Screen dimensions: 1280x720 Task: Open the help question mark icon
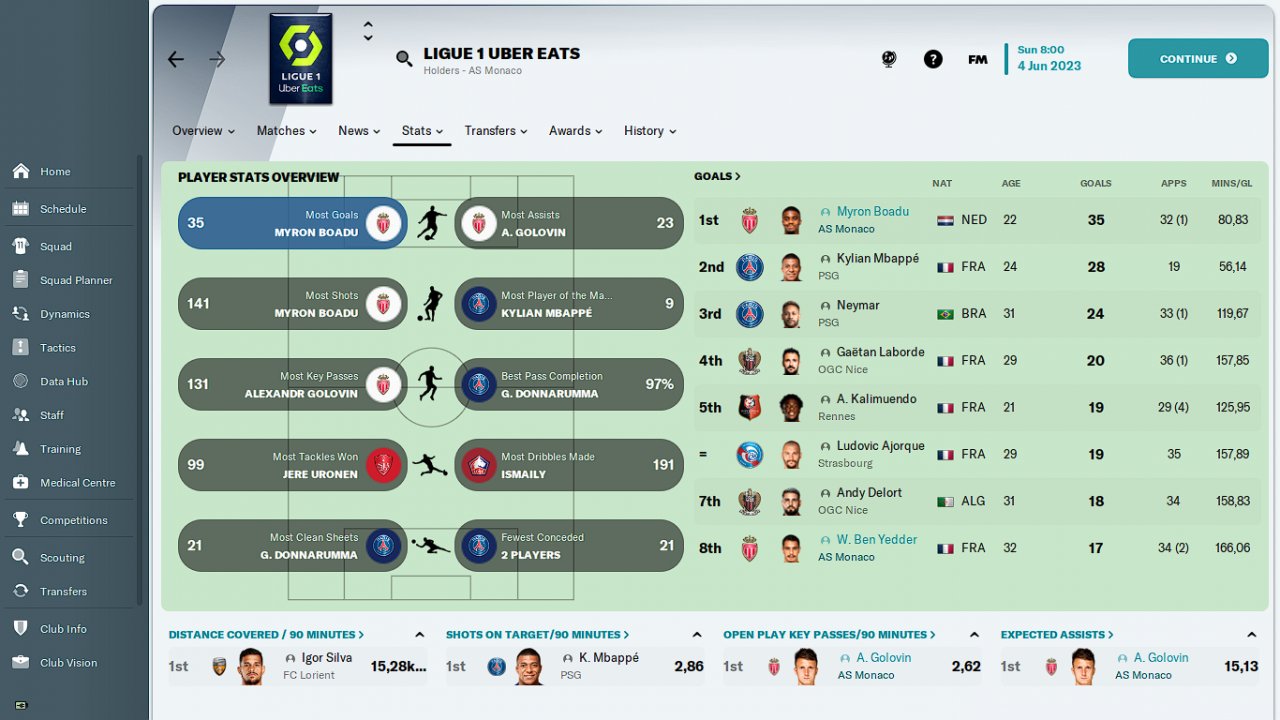pyautogui.click(x=933, y=59)
